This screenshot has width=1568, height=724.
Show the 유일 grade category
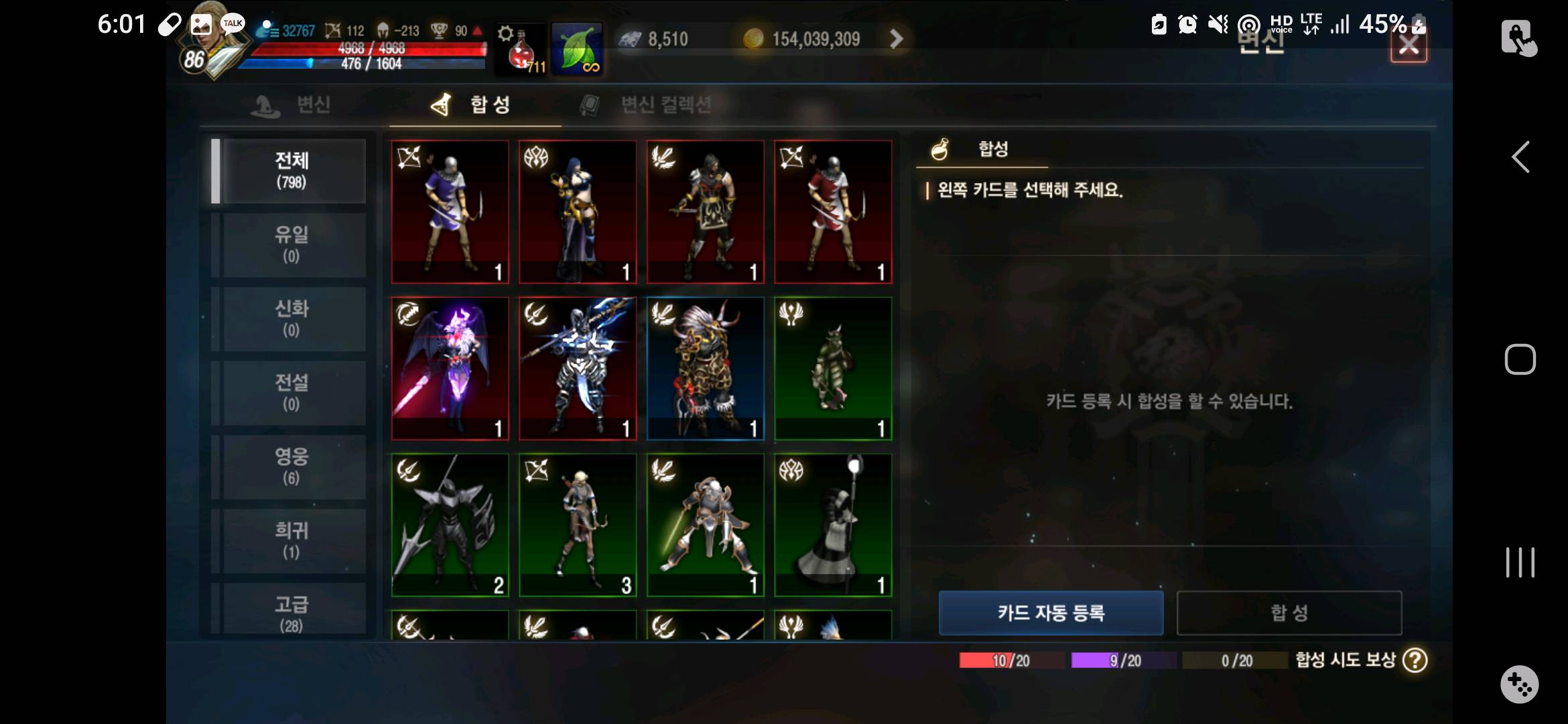(x=292, y=245)
